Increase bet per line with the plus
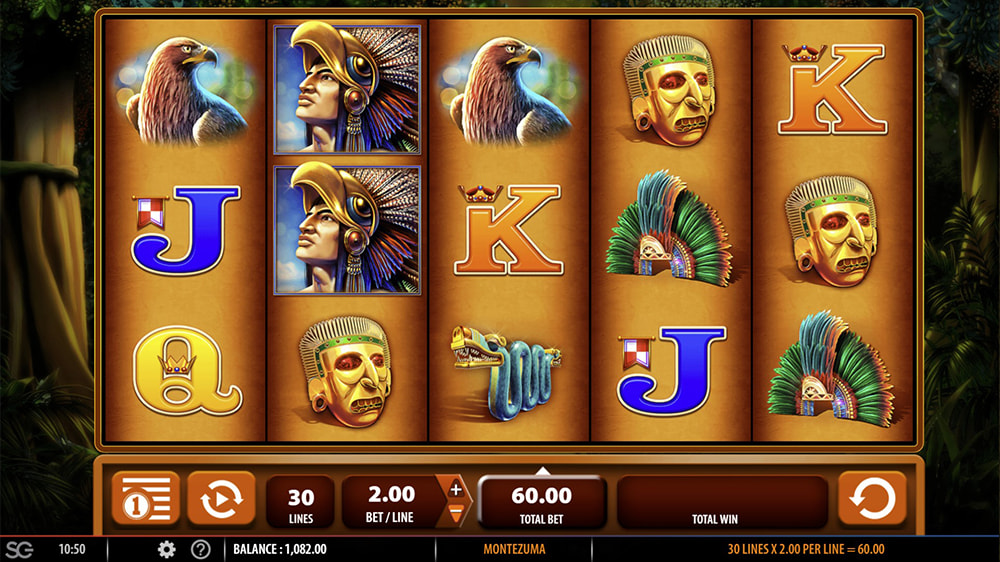 [x=456, y=489]
